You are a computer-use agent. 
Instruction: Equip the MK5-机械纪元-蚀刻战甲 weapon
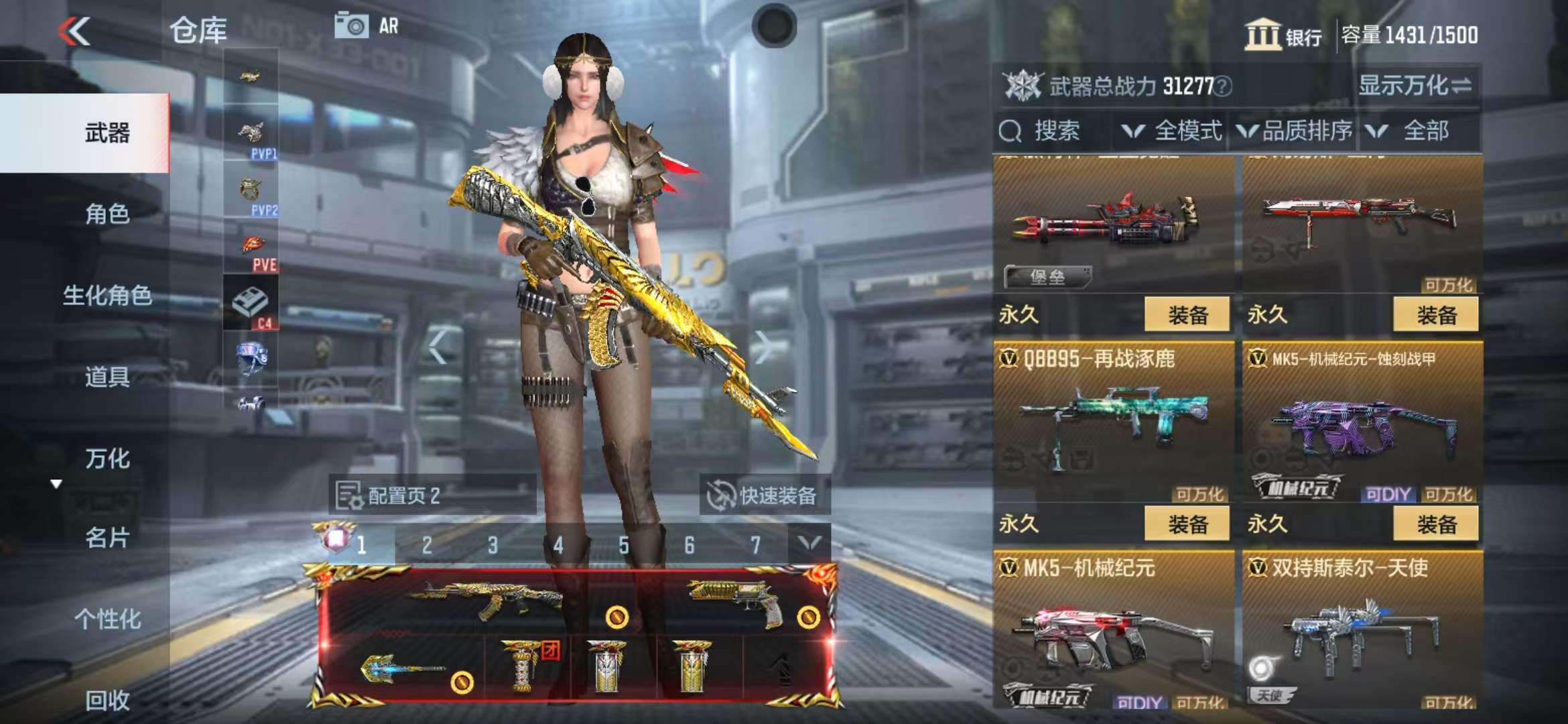1436,524
